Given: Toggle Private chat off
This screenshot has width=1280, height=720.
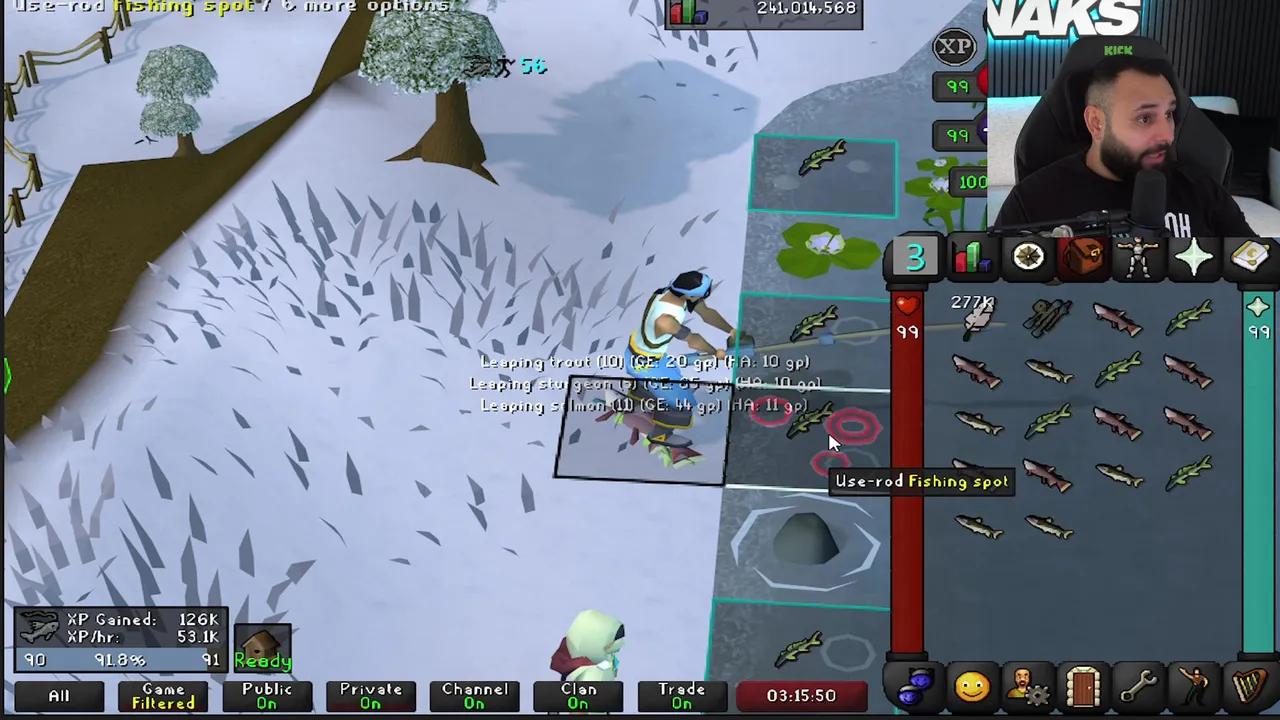Looking at the screenshot, I should pos(370,695).
